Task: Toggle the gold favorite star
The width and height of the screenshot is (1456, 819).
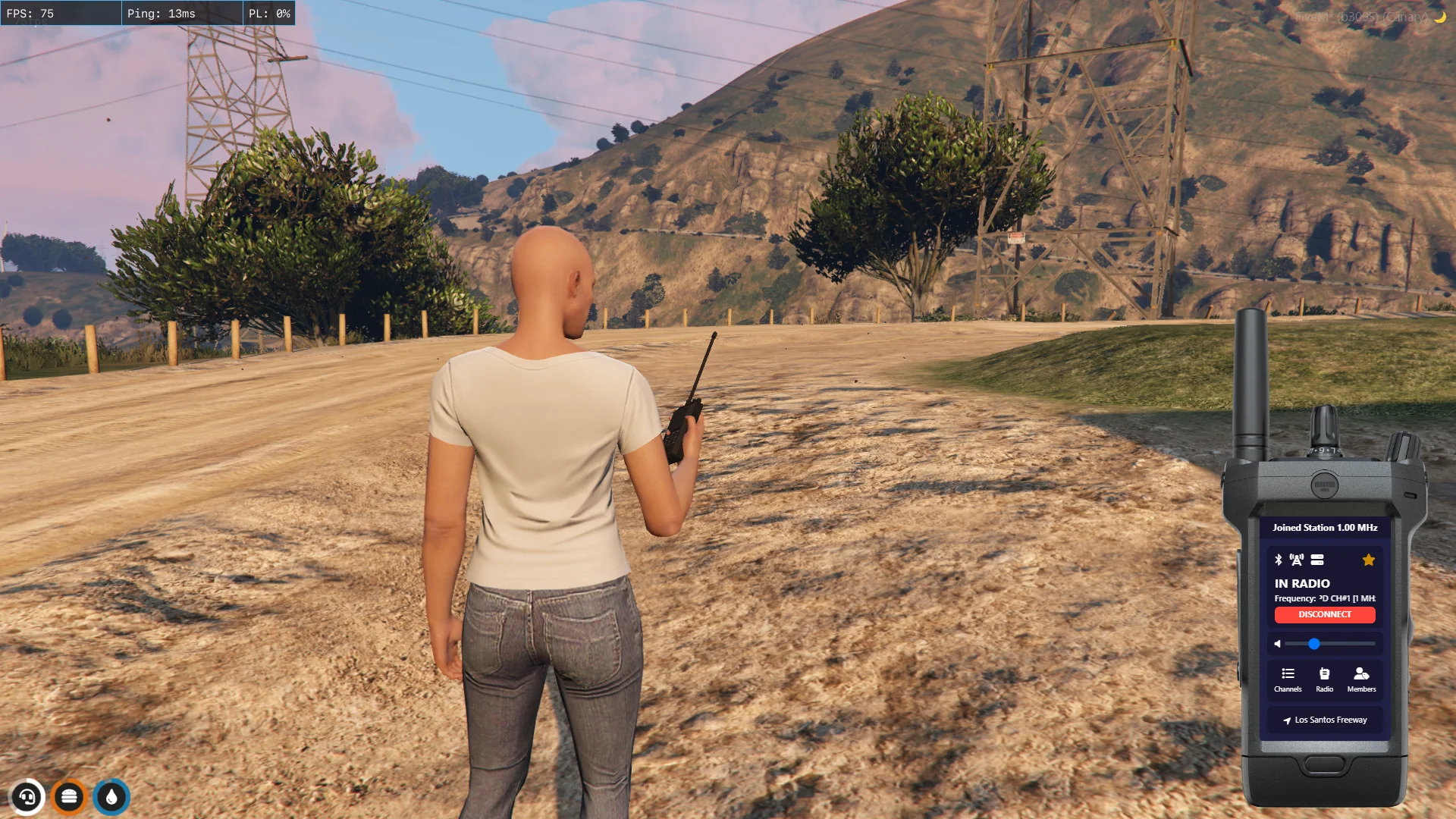Action: (1368, 560)
